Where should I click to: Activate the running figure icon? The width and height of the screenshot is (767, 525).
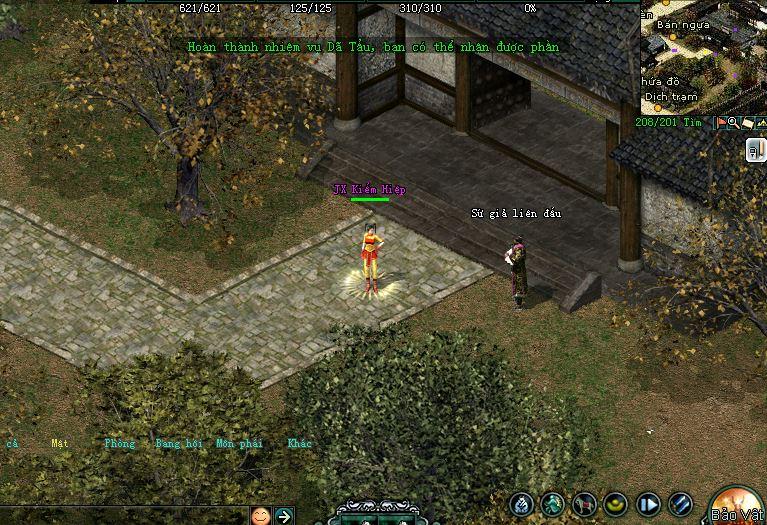(x=553, y=505)
